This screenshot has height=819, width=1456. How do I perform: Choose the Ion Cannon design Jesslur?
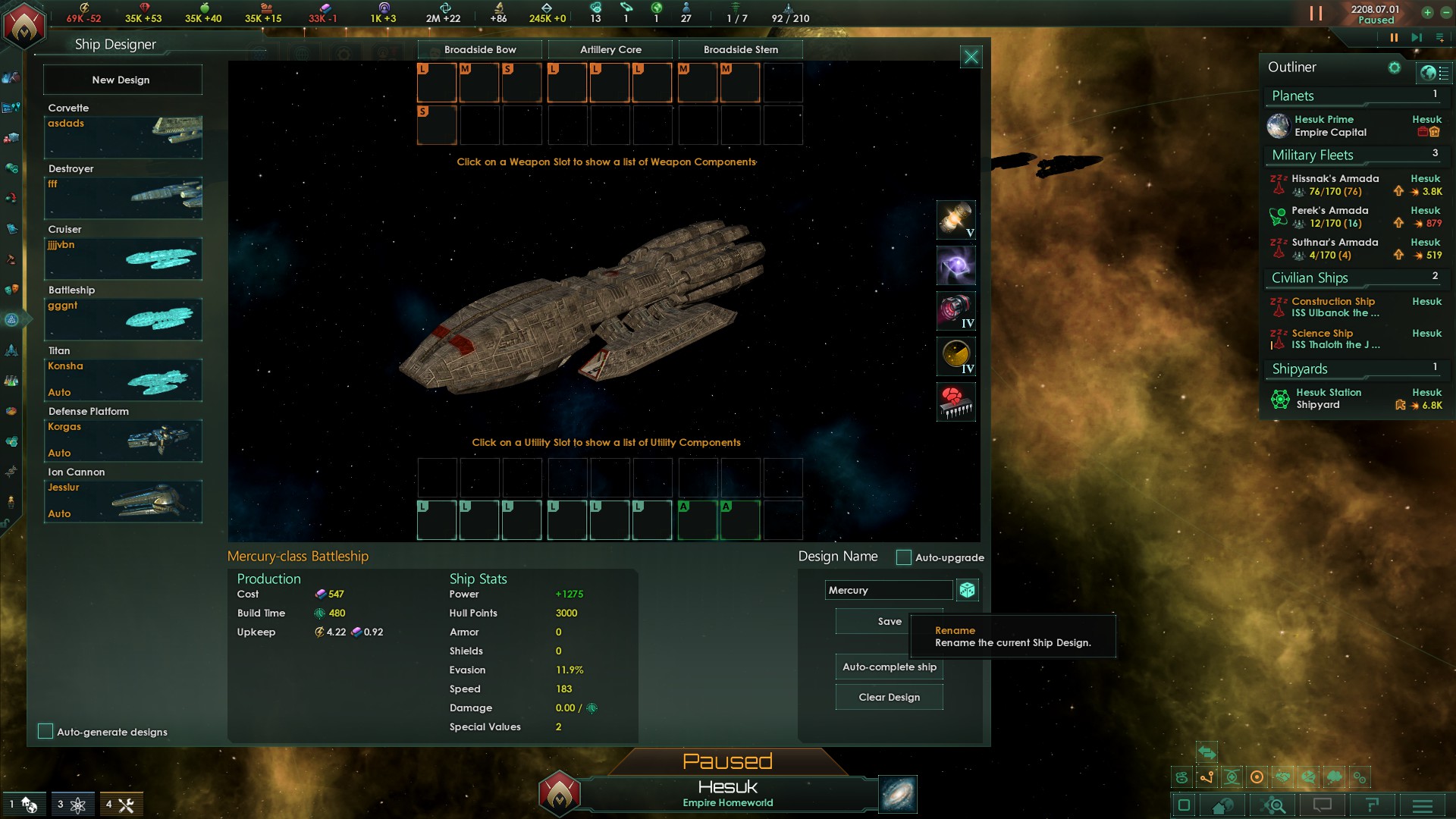(123, 500)
